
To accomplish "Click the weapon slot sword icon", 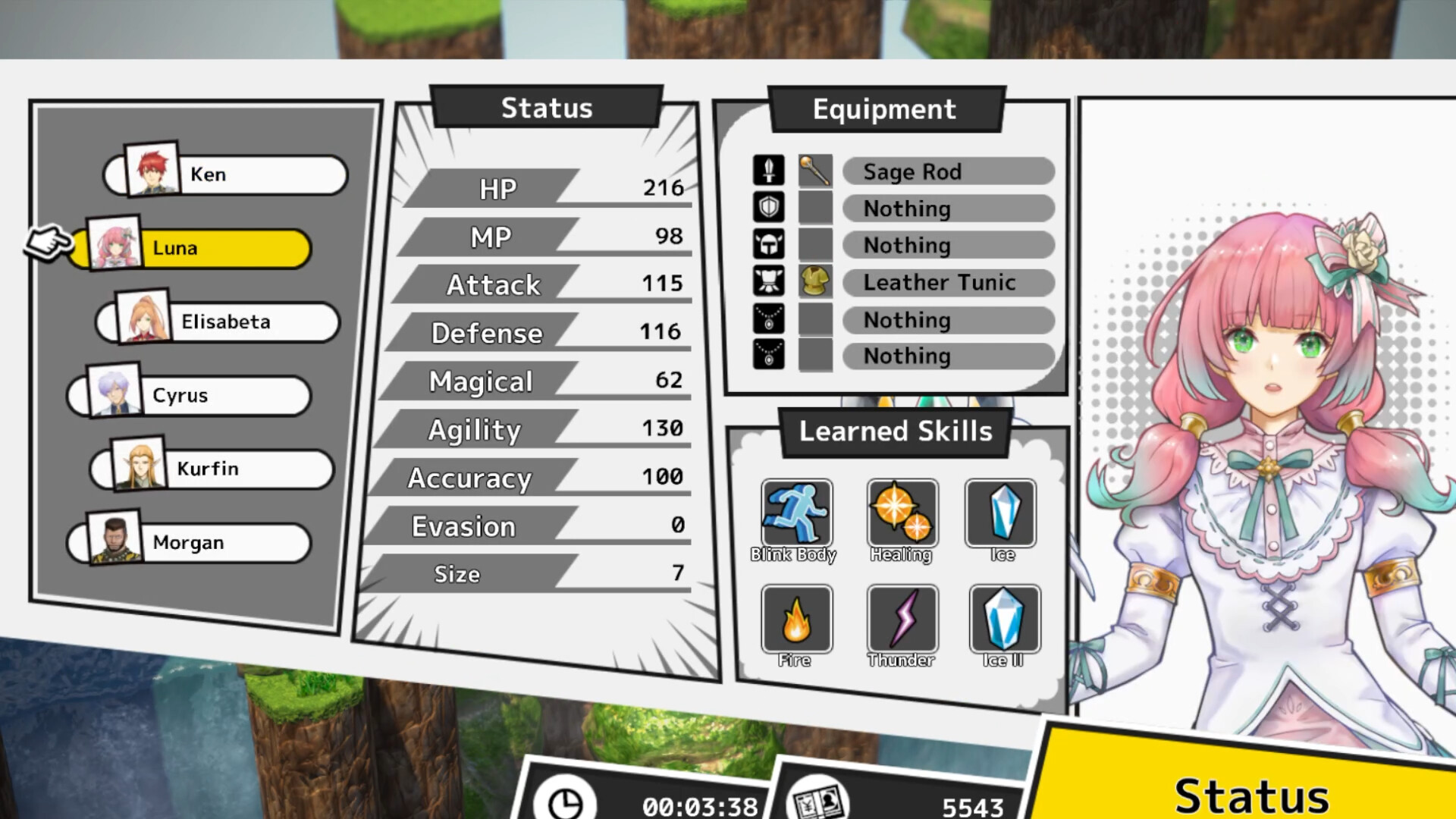I will click(768, 170).
